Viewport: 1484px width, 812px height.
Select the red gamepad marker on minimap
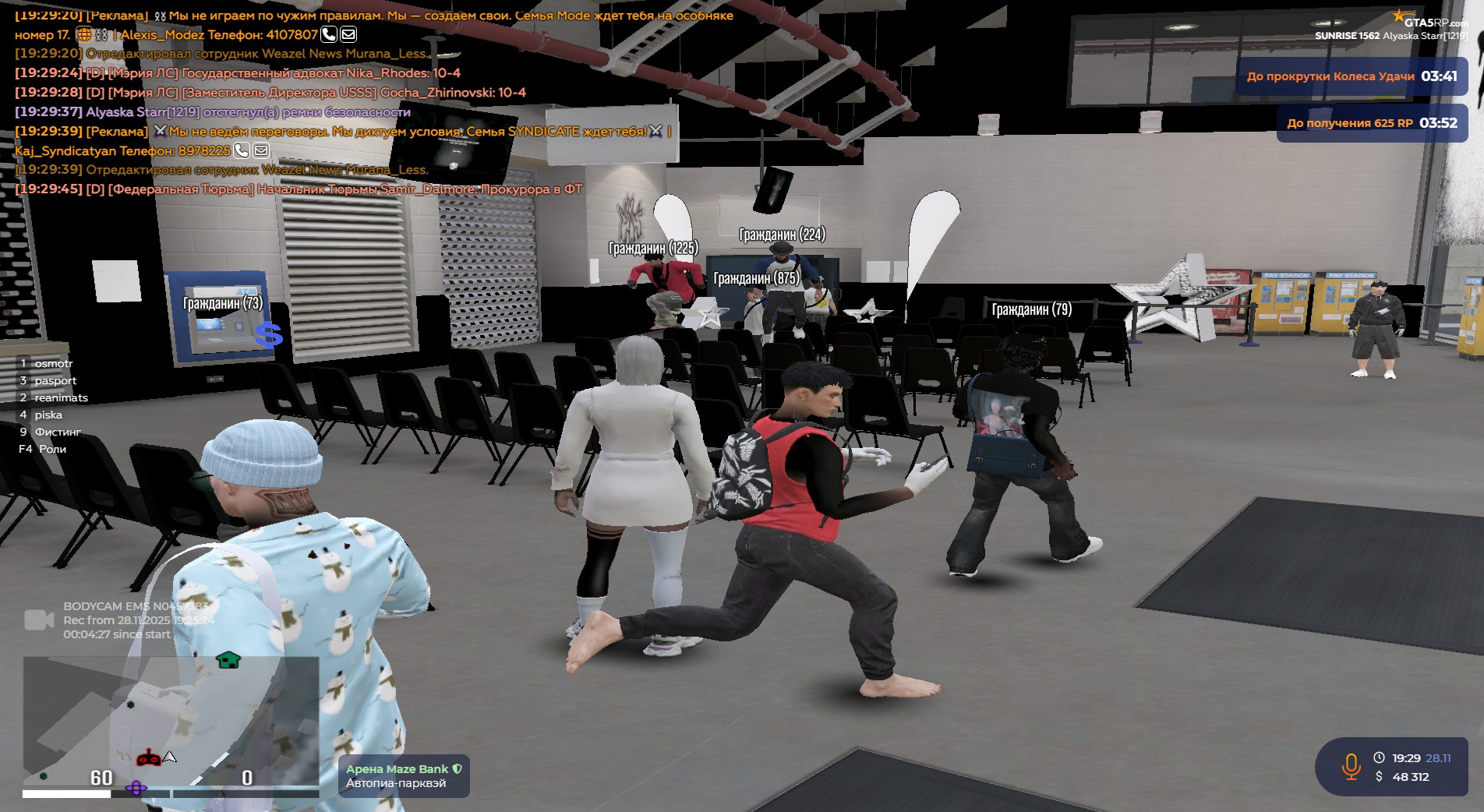point(149,757)
